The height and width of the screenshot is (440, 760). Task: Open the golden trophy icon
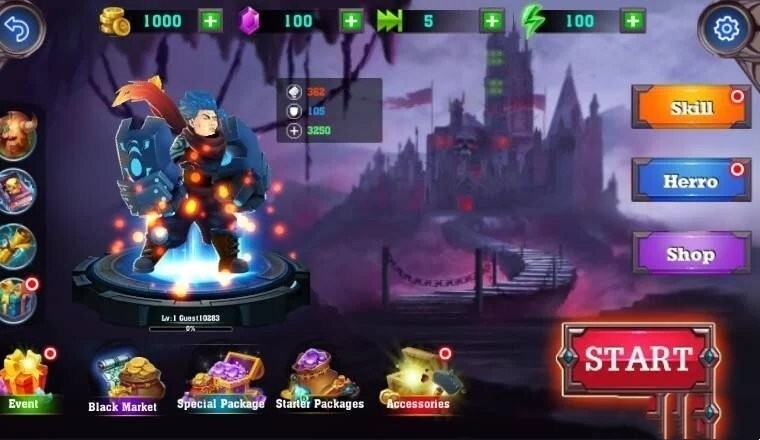pos(18,245)
